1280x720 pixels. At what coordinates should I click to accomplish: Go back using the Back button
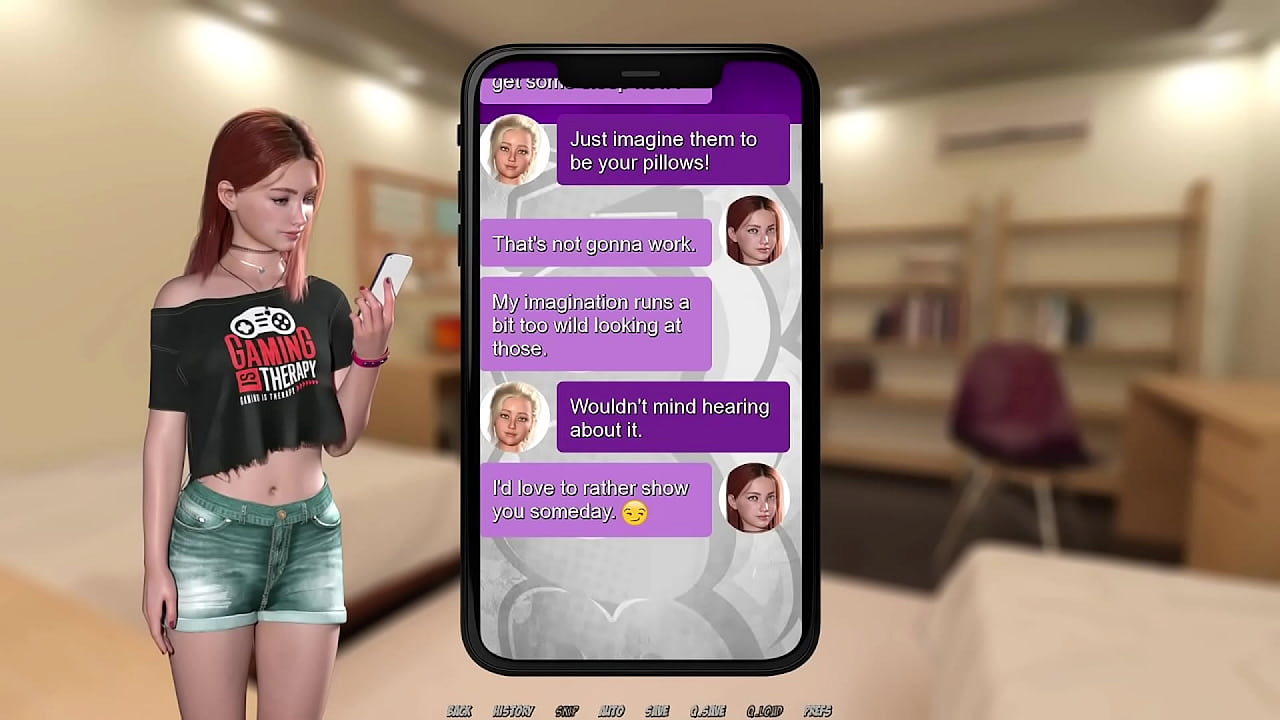point(459,711)
